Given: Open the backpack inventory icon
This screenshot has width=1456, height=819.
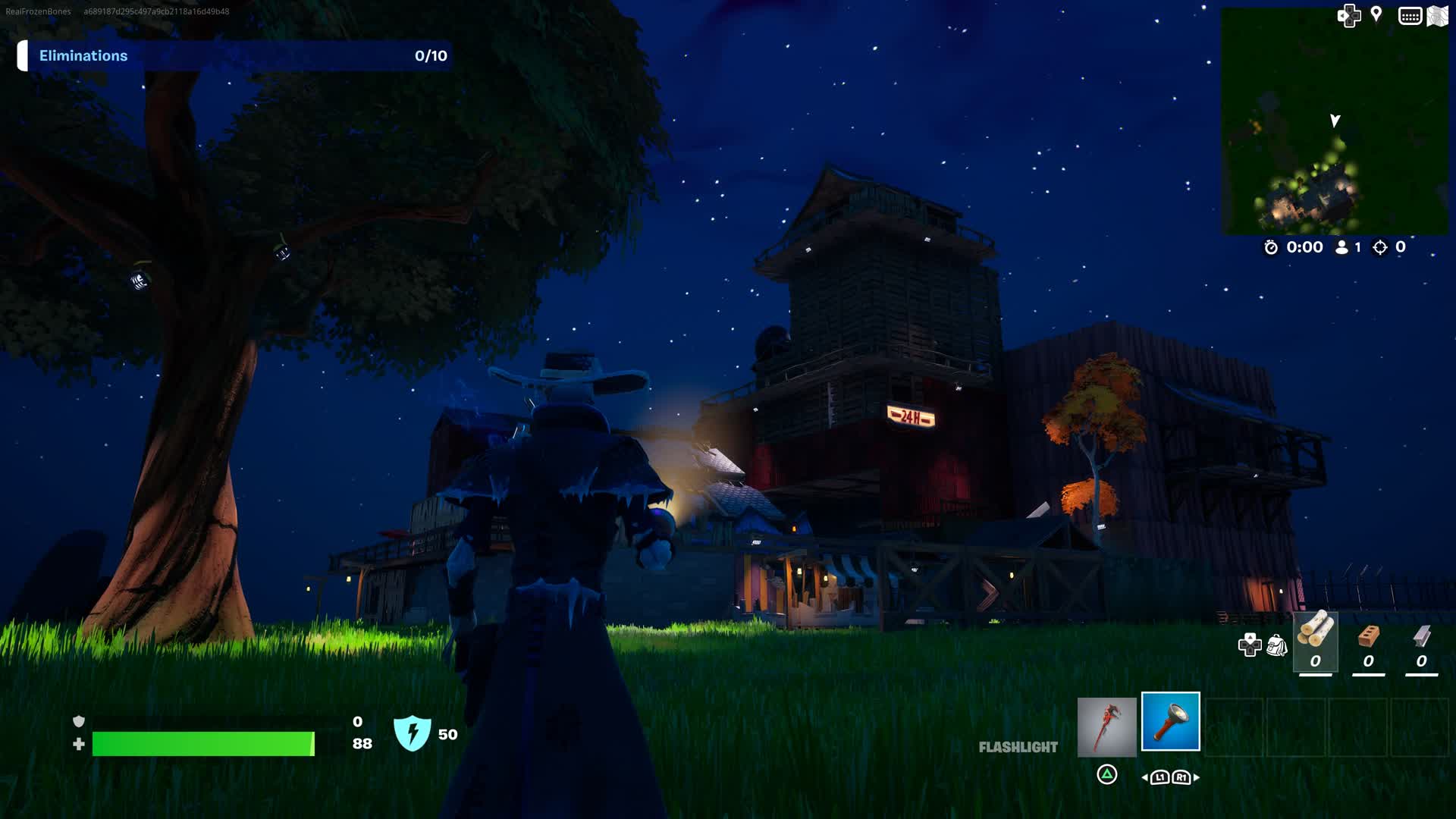Looking at the screenshot, I should pyautogui.click(x=1277, y=645).
